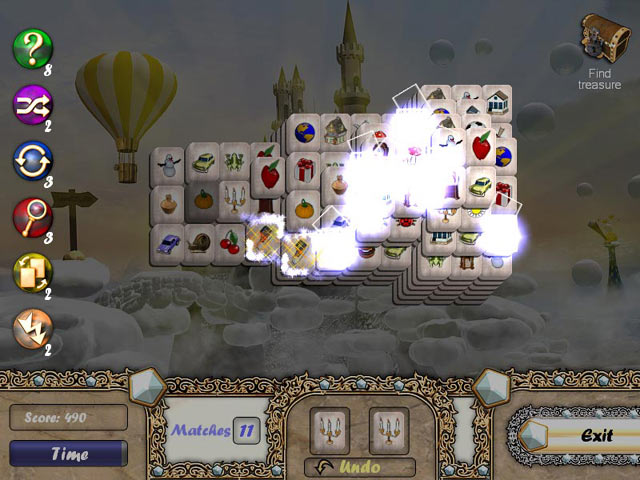The height and width of the screenshot is (480, 640).
Task: Select the candelabra tile on the board
Action: [237, 203]
